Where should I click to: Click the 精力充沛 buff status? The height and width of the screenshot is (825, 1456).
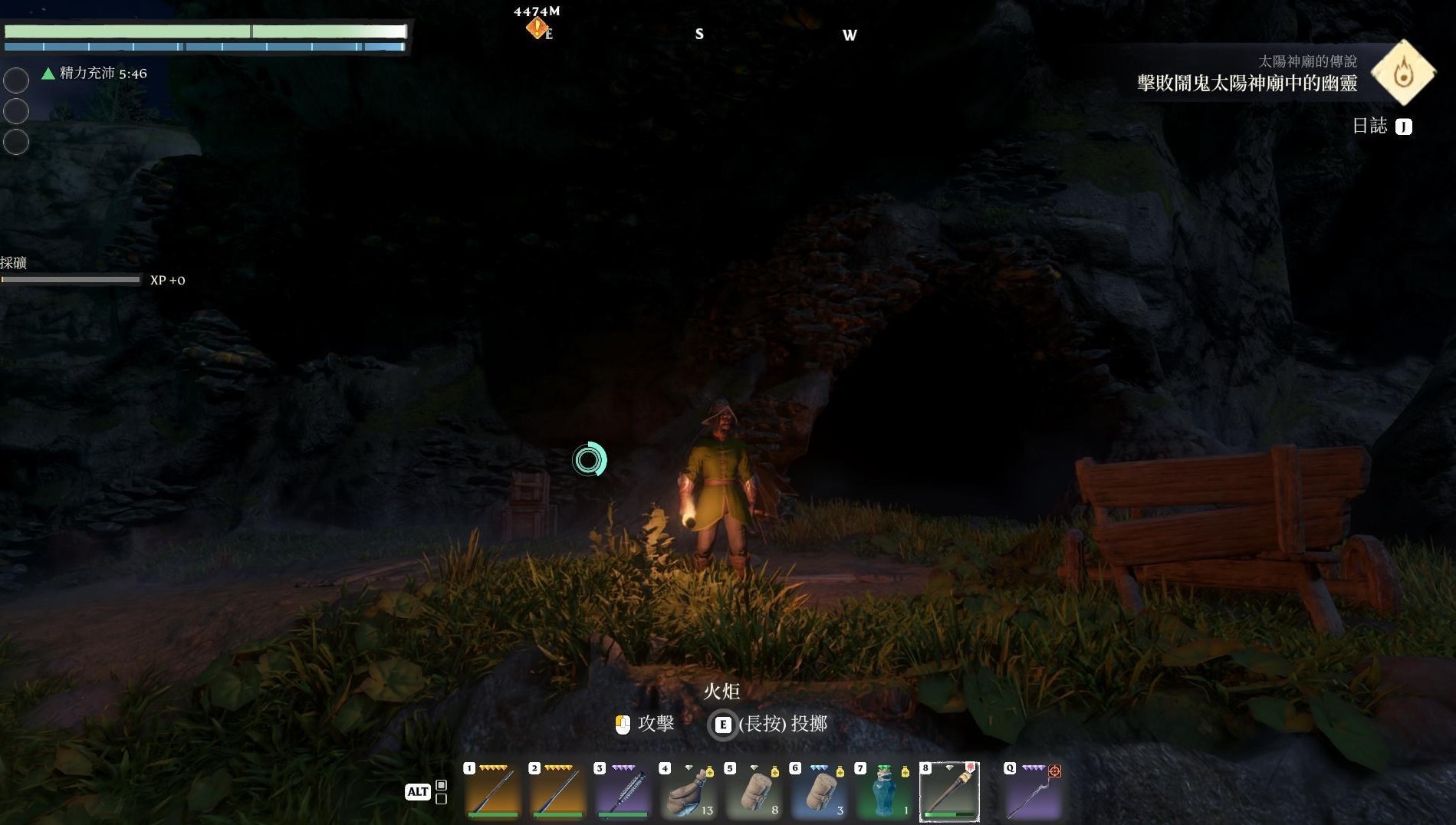pos(95,74)
